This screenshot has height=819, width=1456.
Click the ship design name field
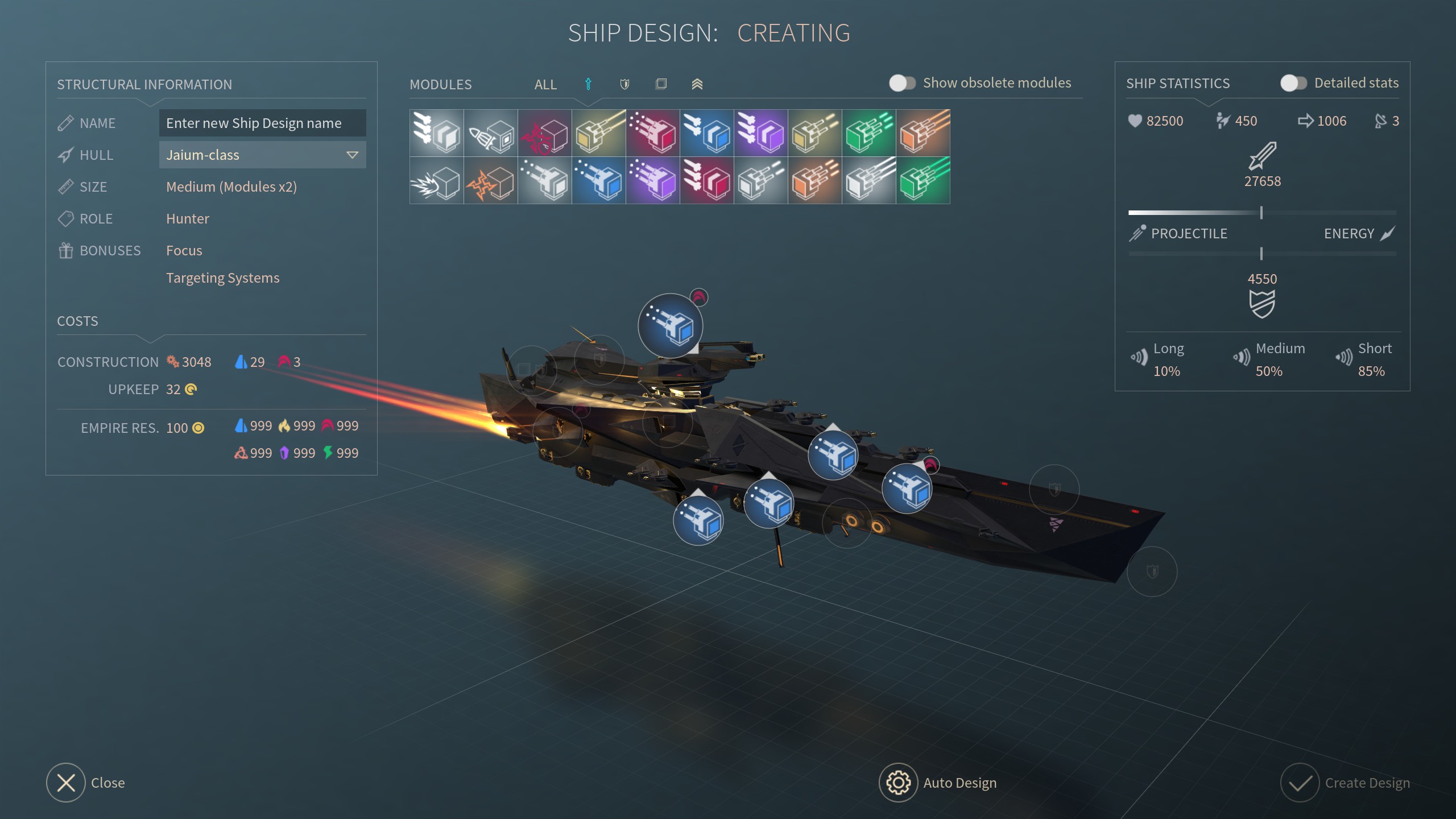(x=262, y=123)
